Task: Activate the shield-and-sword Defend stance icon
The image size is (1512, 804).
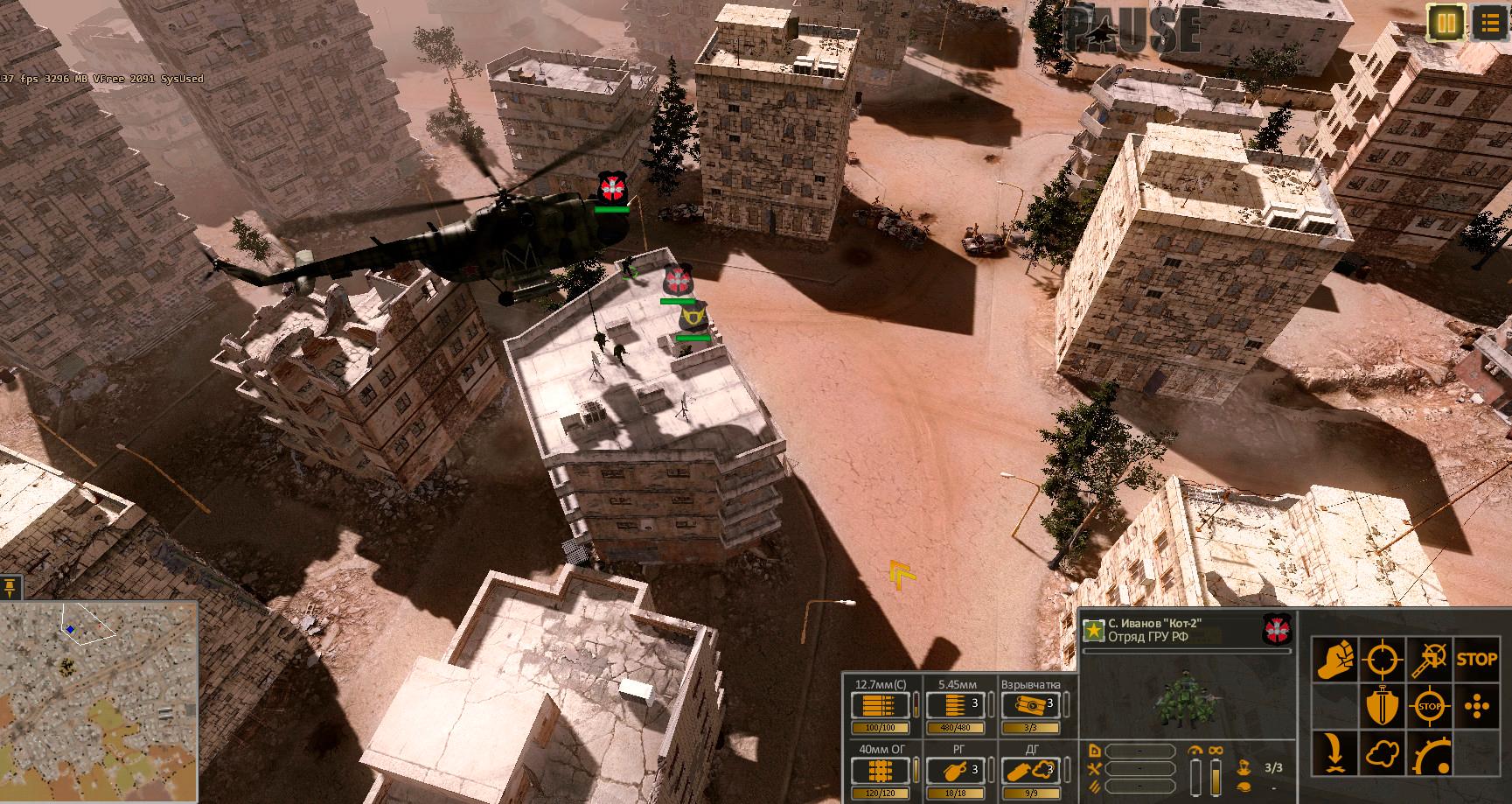Action: pyautogui.click(x=1383, y=704)
